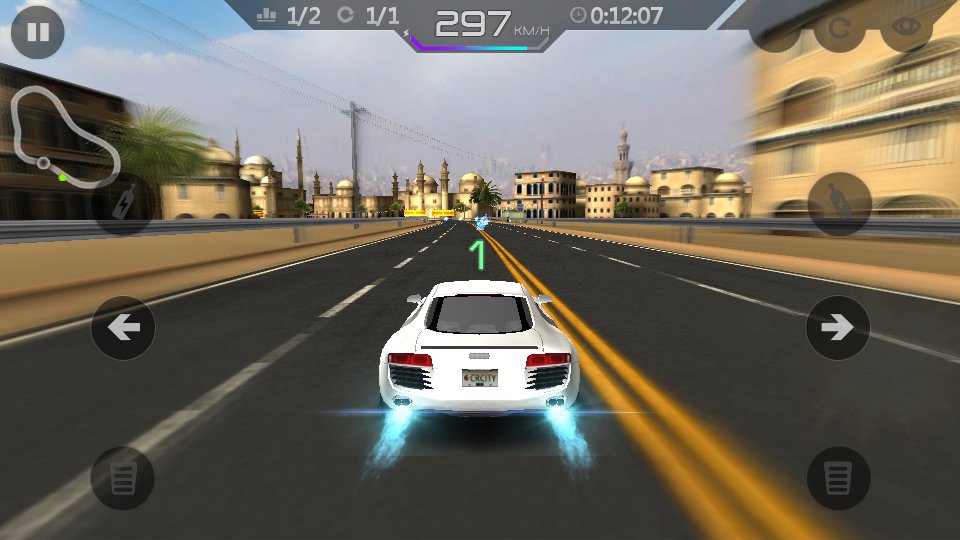This screenshot has width=960, height=540.
Task: Hit the brake pedal below the left arrow
Action: tap(123, 478)
